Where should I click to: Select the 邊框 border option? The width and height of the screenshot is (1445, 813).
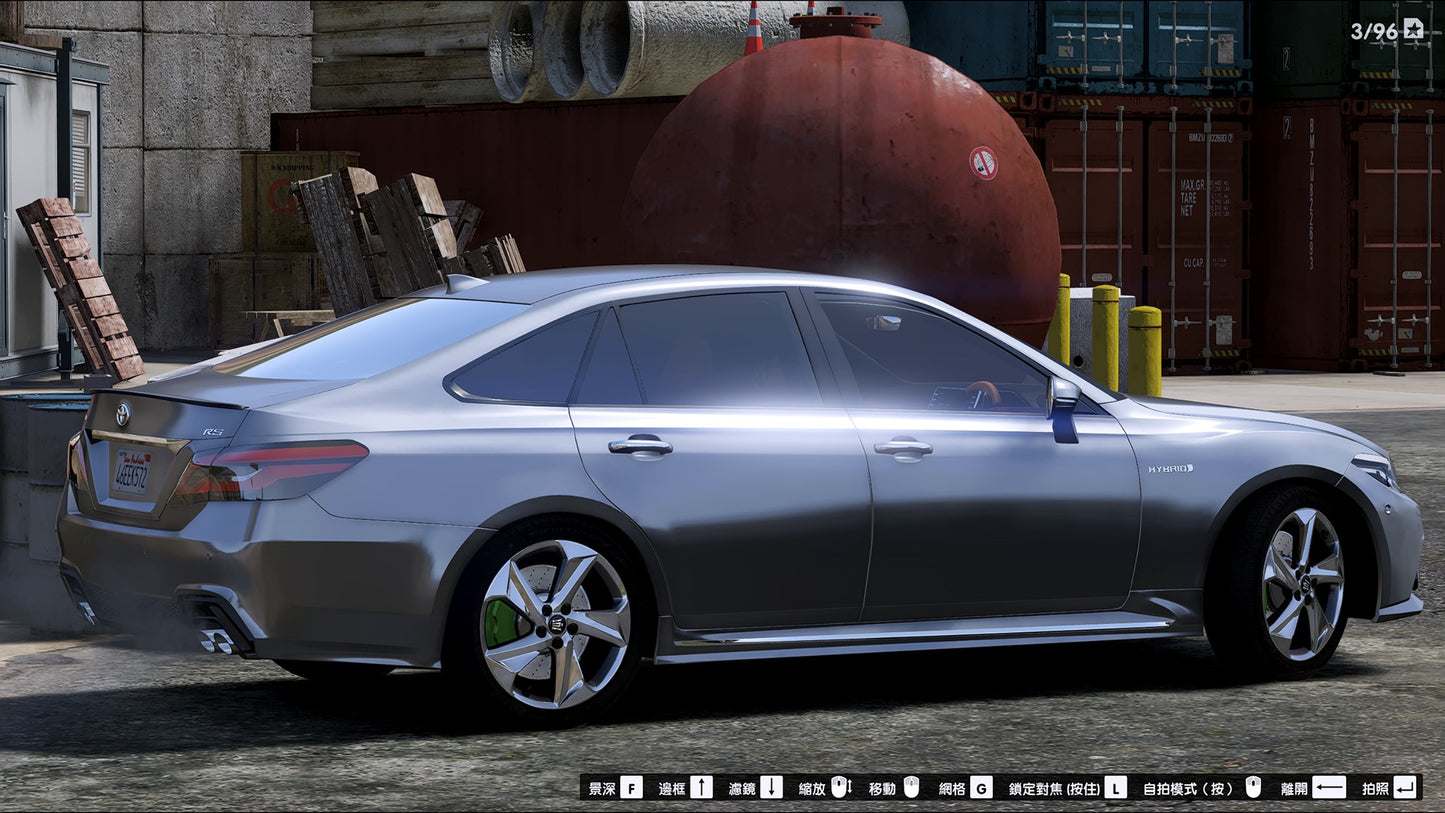tap(670, 788)
